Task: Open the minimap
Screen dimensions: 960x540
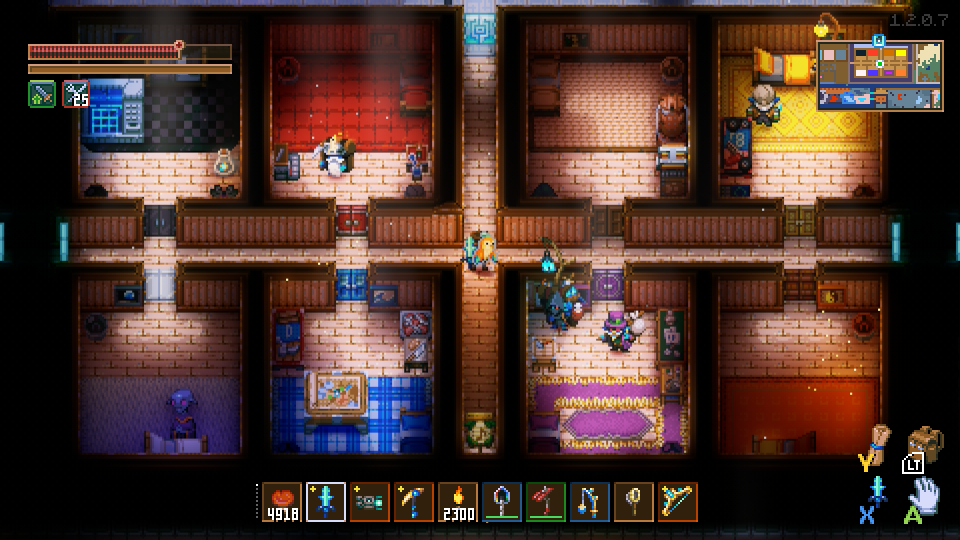Action: pos(880,75)
